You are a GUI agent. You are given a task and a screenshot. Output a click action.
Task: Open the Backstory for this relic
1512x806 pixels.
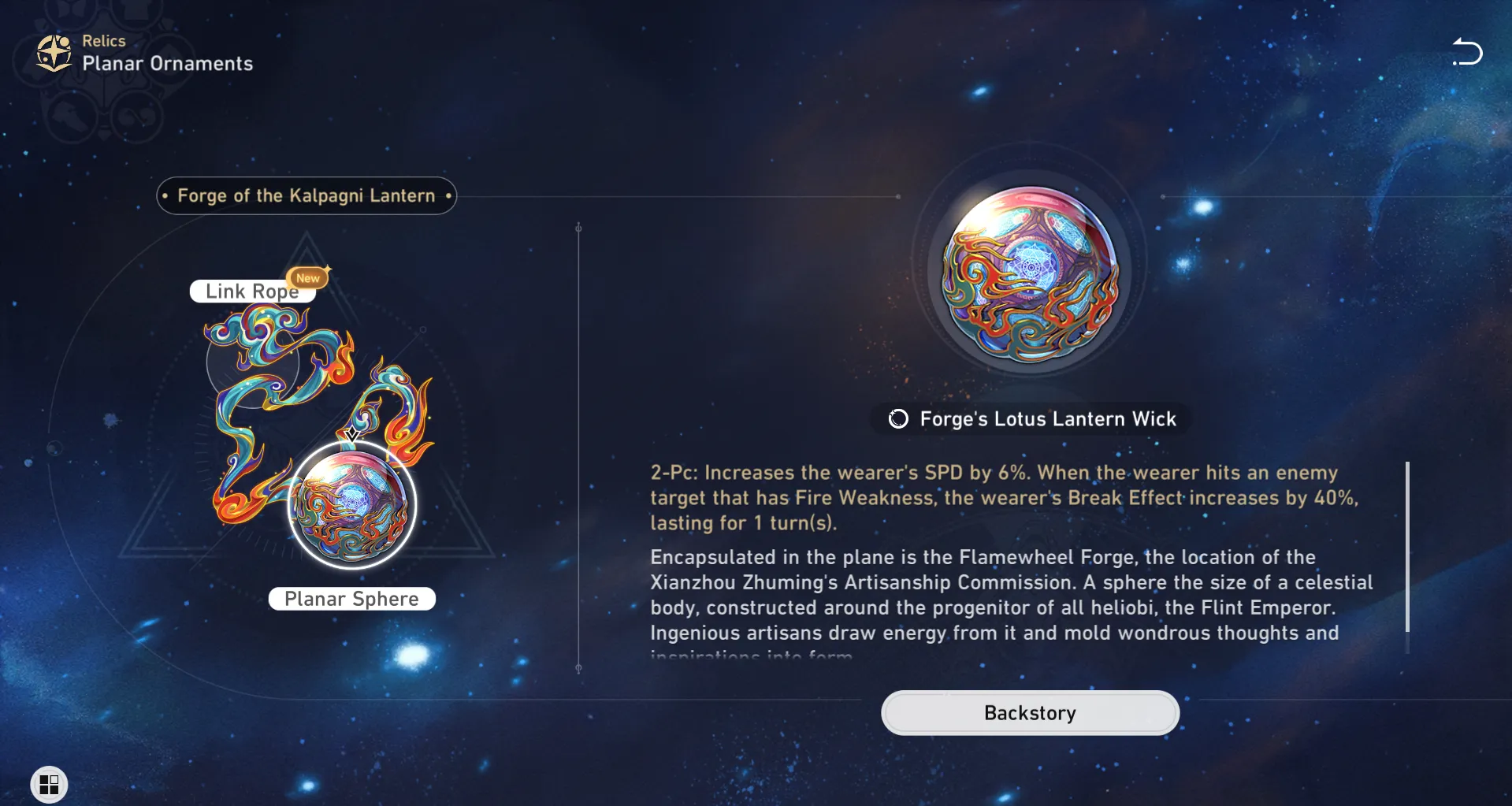click(1030, 713)
